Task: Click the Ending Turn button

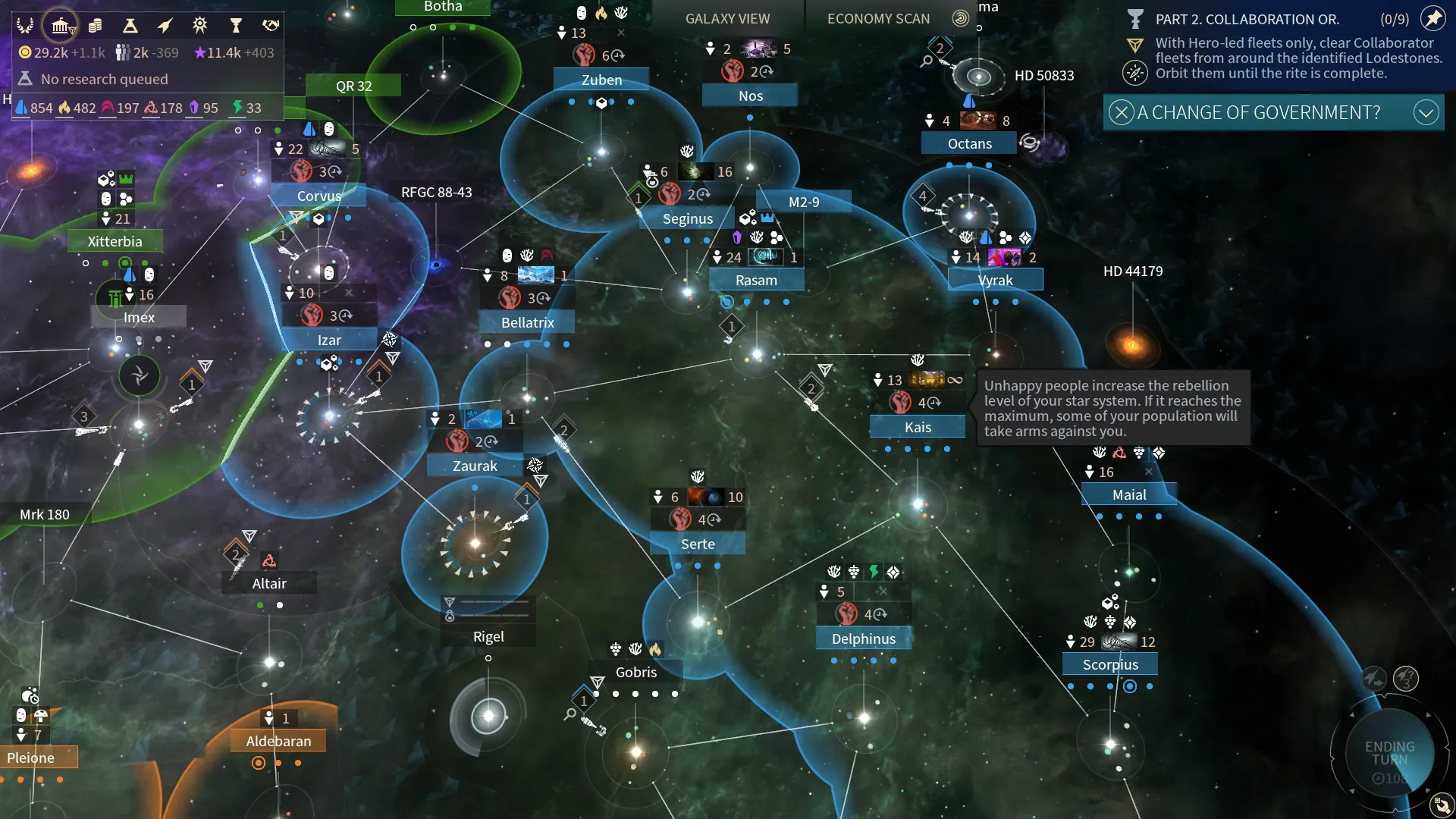Action: point(1389,753)
